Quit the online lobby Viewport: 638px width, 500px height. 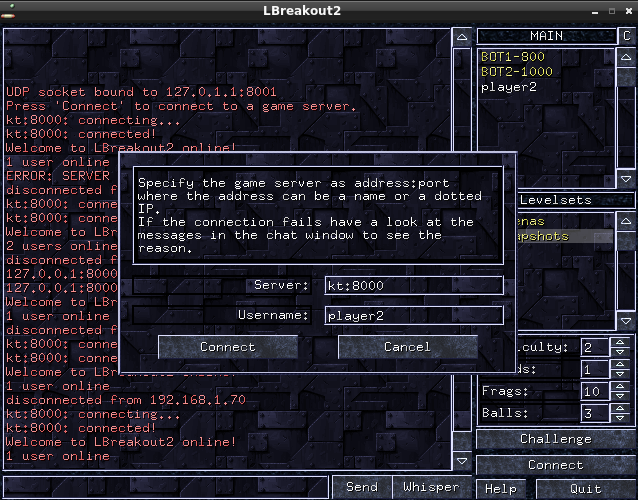(x=585, y=488)
